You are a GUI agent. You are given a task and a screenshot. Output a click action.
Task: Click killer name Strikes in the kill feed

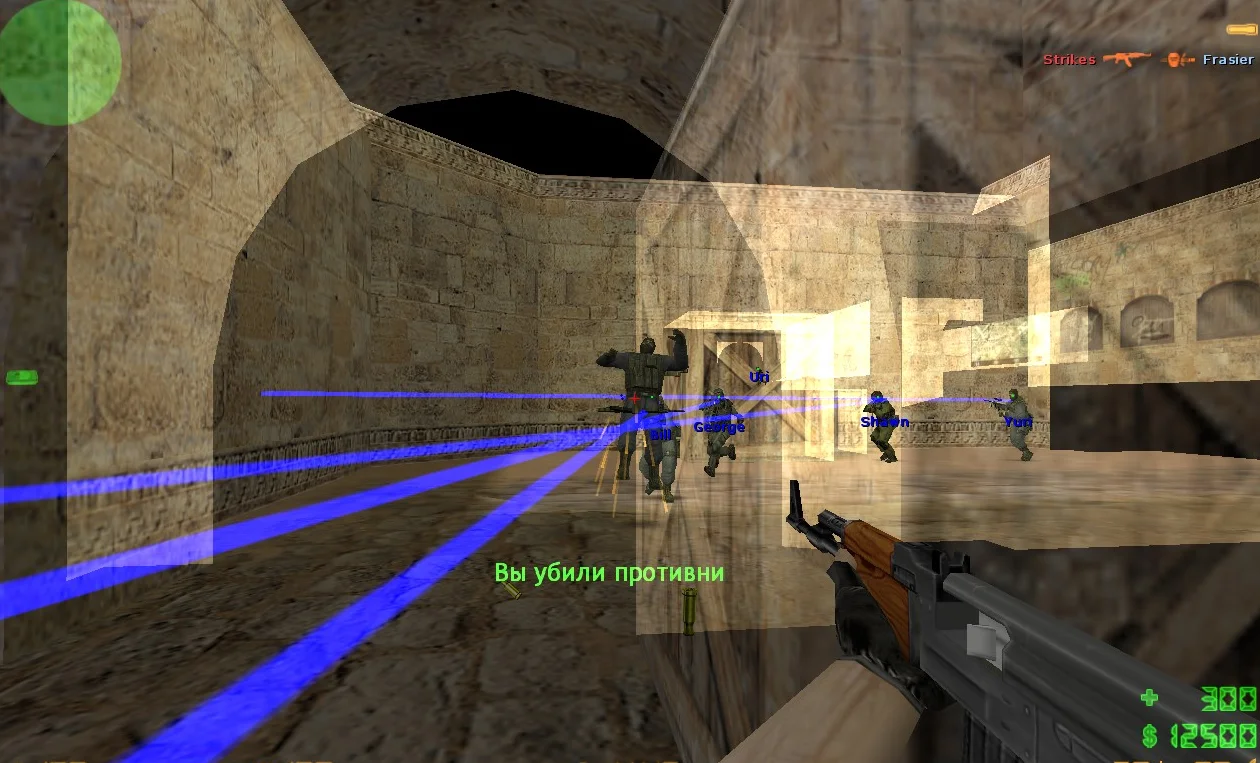pyautogui.click(x=1068, y=60)
